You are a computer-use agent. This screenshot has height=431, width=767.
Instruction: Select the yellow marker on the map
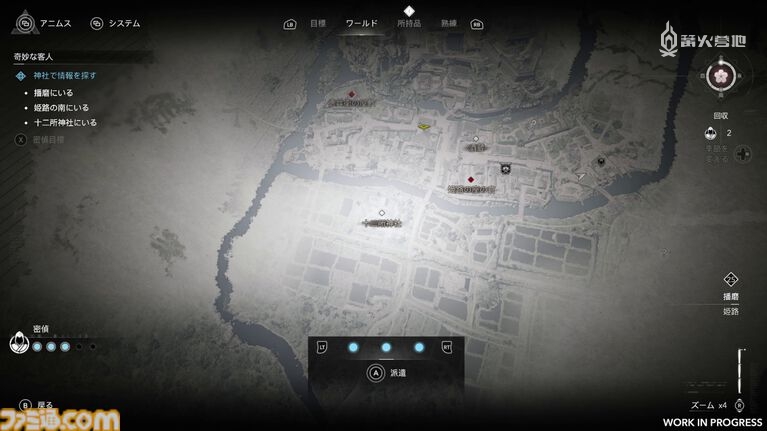pyautogui.click(x=424, y=126)
